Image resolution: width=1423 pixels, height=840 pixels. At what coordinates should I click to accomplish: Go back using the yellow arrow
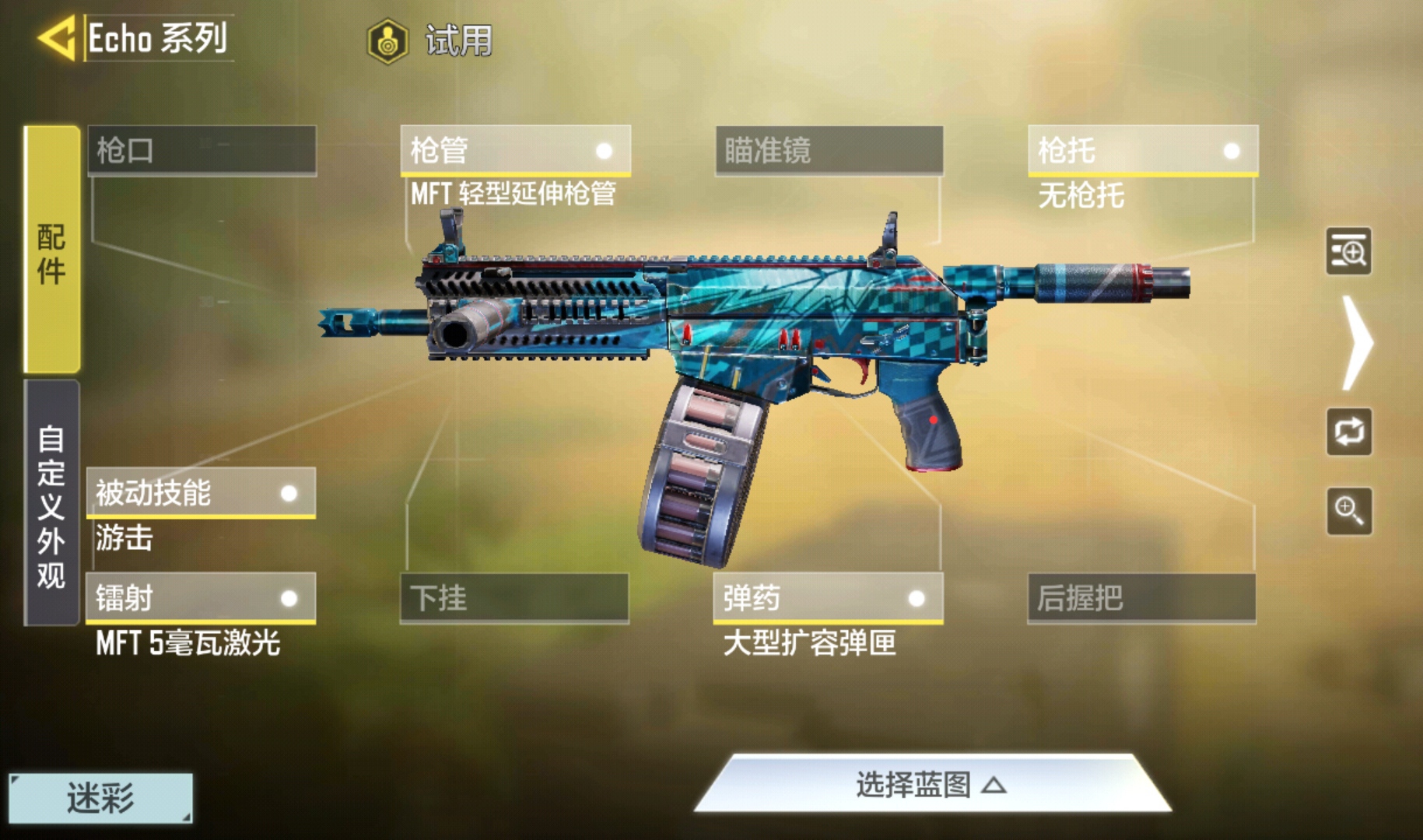tap(57, 38)
